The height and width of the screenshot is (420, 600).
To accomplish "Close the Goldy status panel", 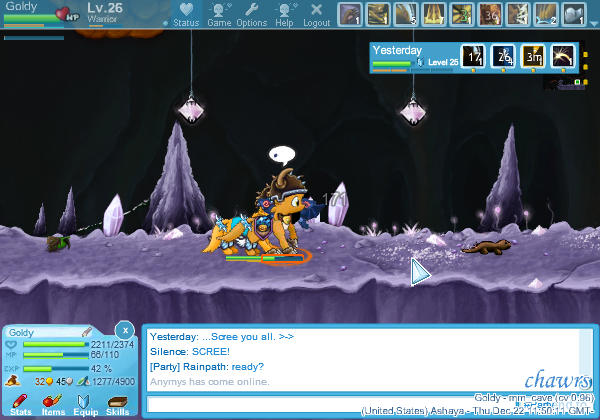I will click(x=124, y=330).
